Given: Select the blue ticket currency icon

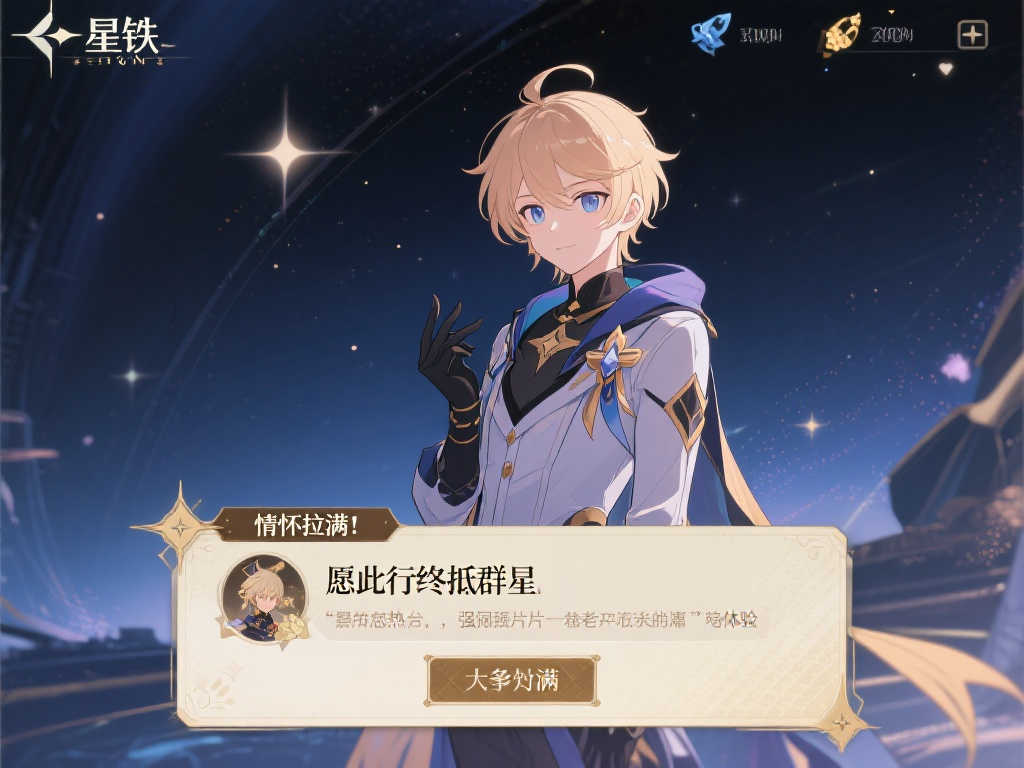Looking at the screenshot, I should (711, 33).
